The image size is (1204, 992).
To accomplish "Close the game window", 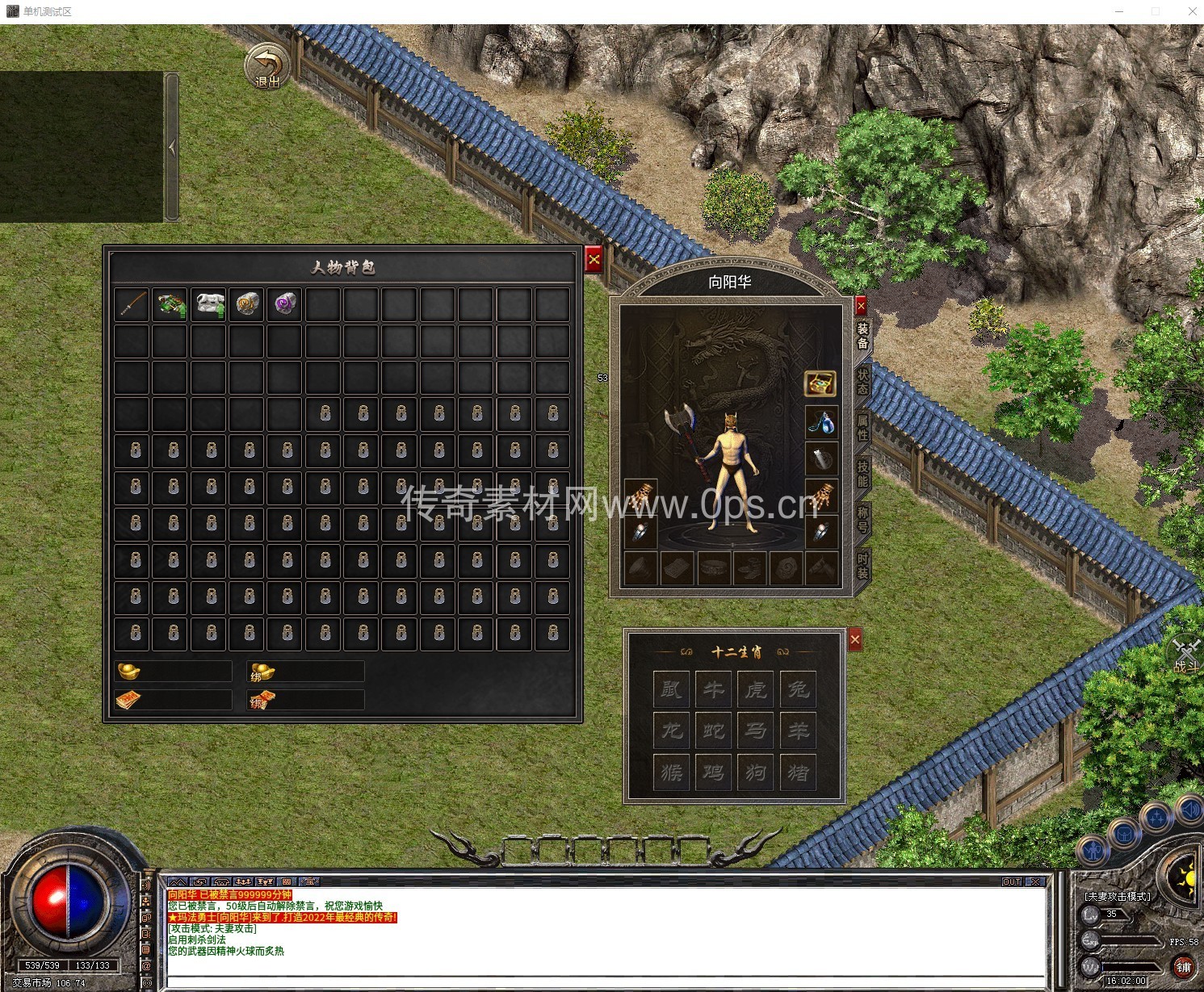I will tap(1192, 11).
